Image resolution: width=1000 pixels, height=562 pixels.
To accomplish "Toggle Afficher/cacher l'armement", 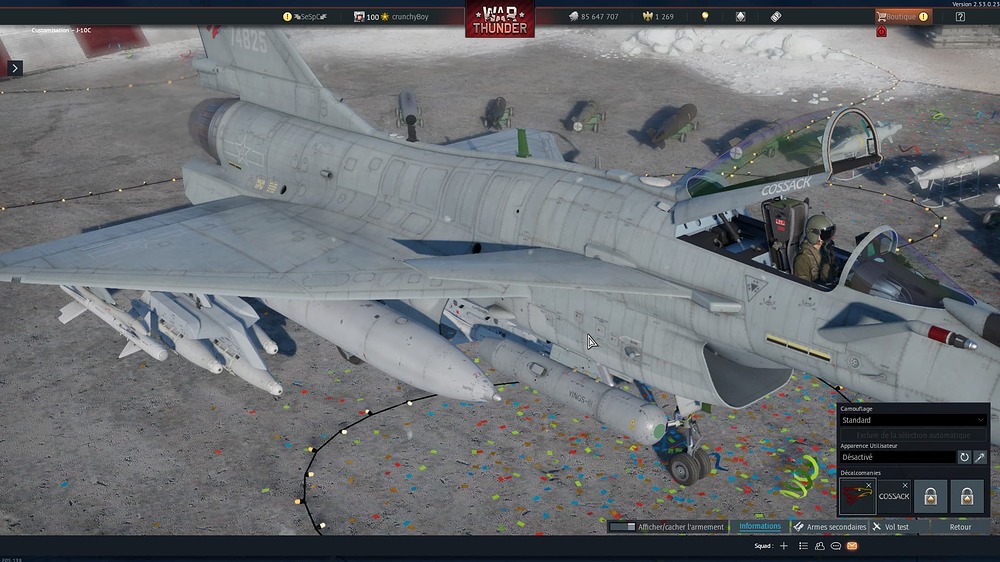I will tap(667, 526).
